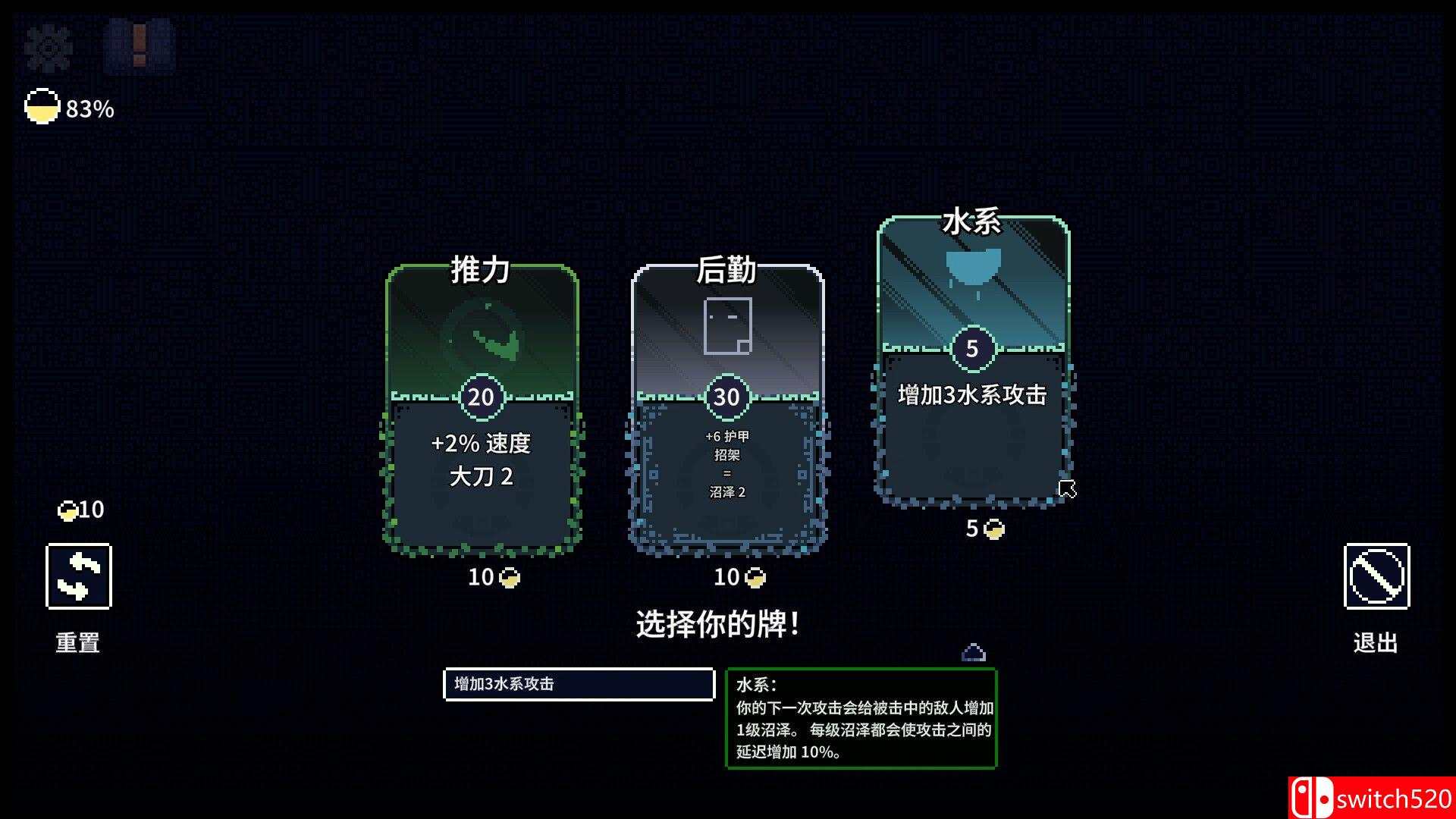This screenshot has width=1456, height=819.
Task: Open the settings gear icon top-left
Action: pyautogui.click(x=47, y=47)
